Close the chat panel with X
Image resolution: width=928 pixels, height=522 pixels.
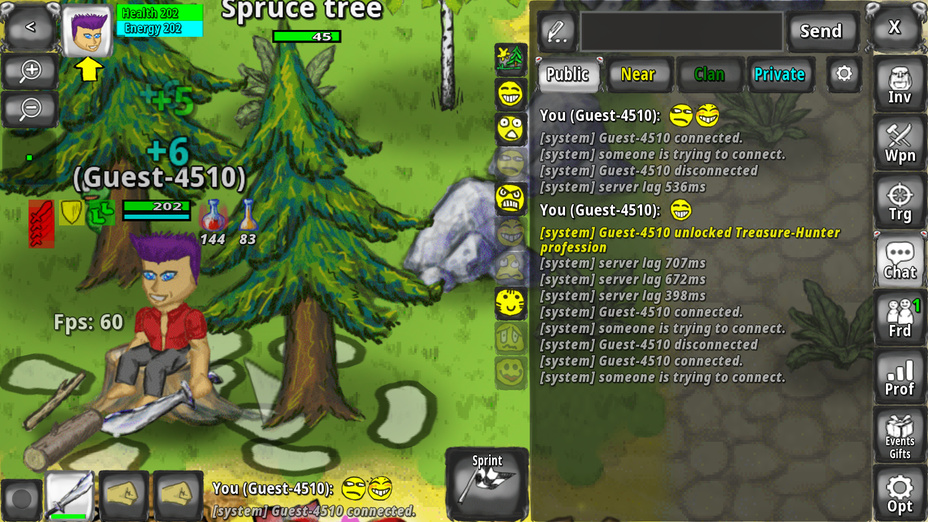895,28
